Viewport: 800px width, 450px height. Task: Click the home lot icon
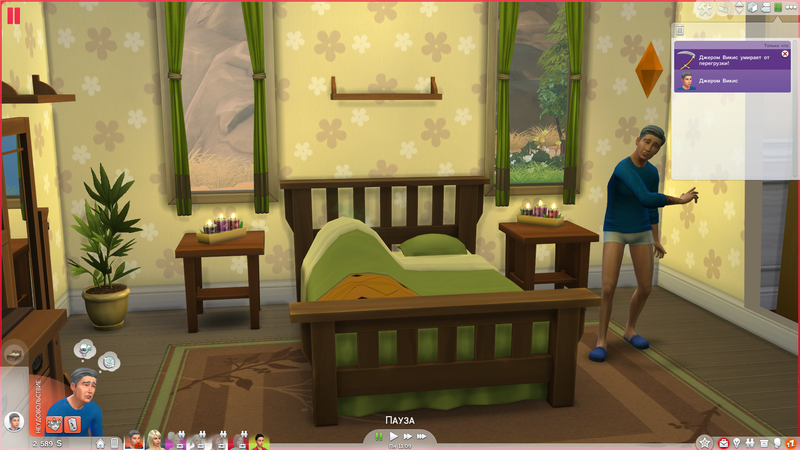[x=102, y=441]
